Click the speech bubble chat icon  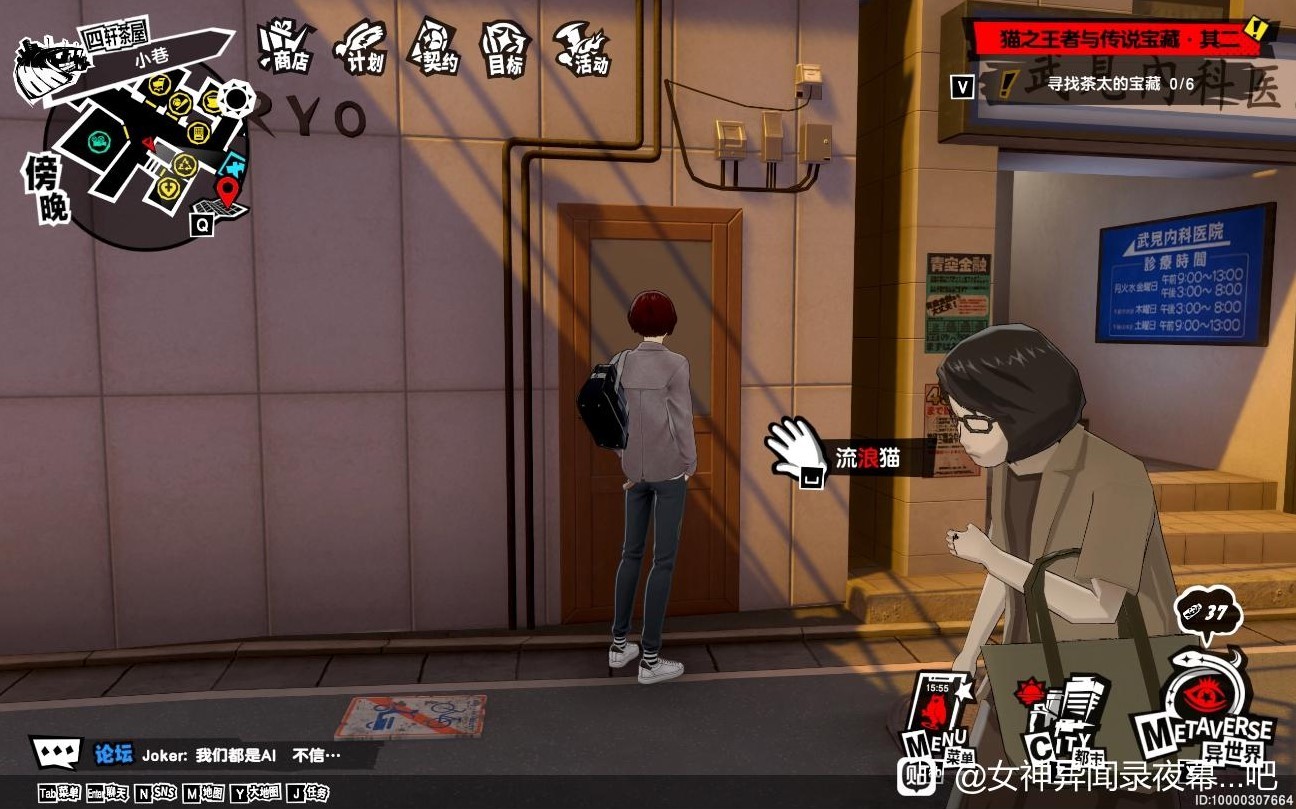click(56, 752)
